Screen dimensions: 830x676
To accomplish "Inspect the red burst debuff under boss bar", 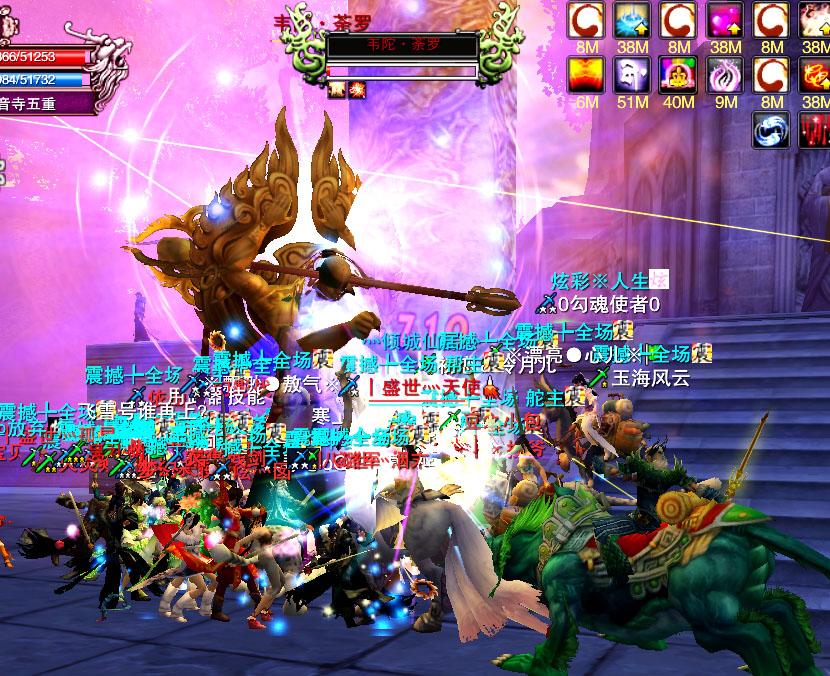I will 357,90.
